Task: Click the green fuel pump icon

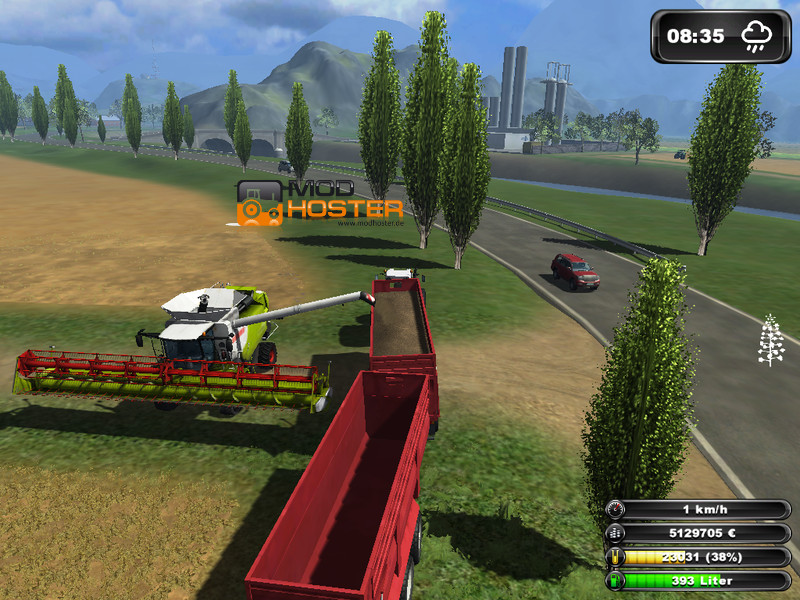Action: [617, 580]
